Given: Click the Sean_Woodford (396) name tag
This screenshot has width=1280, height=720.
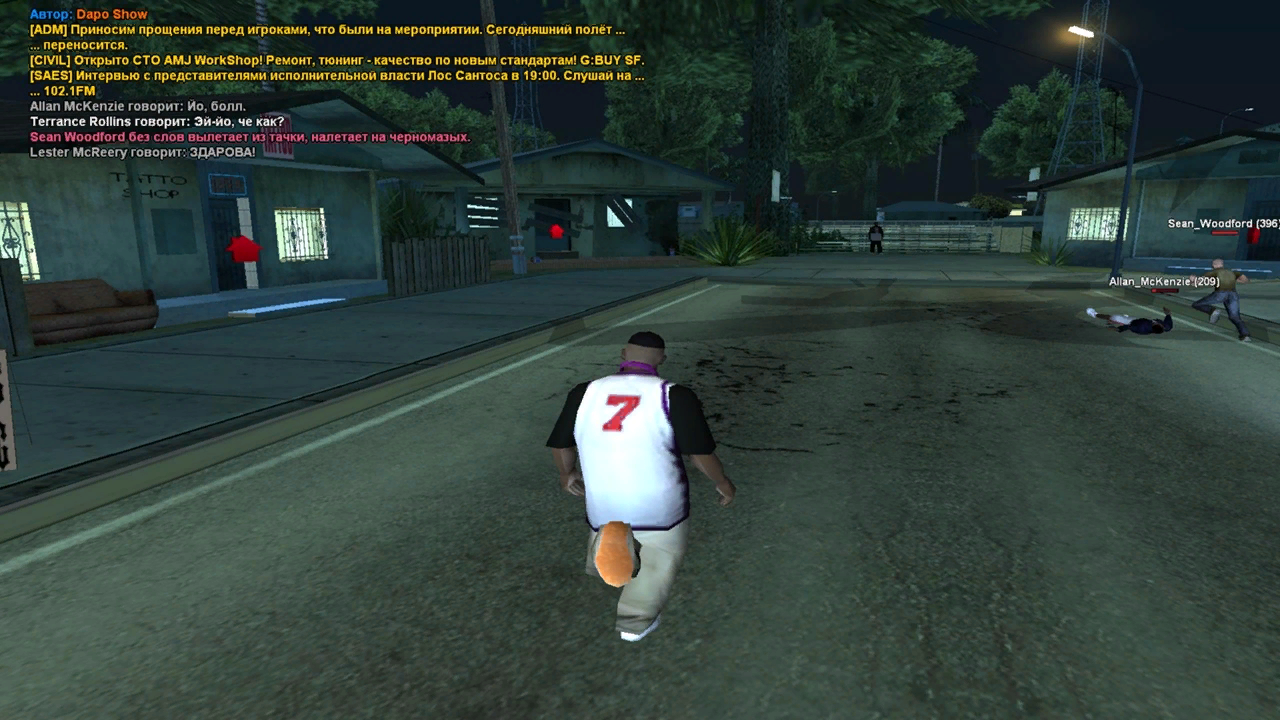Looking at the screenshot, I should [x=1223, y=224].
